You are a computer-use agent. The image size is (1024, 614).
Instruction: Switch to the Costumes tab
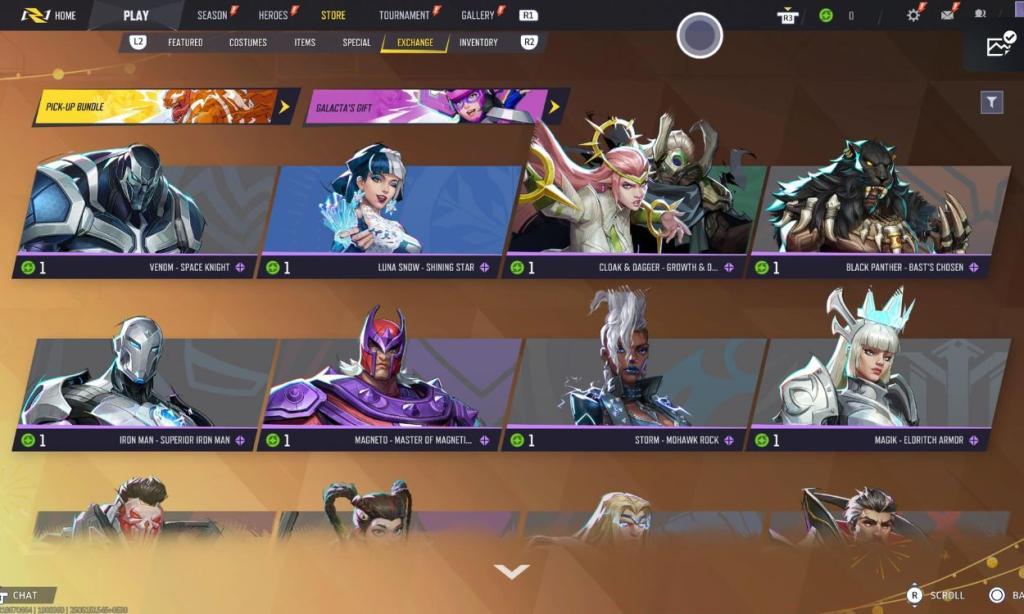click(248, 43)
